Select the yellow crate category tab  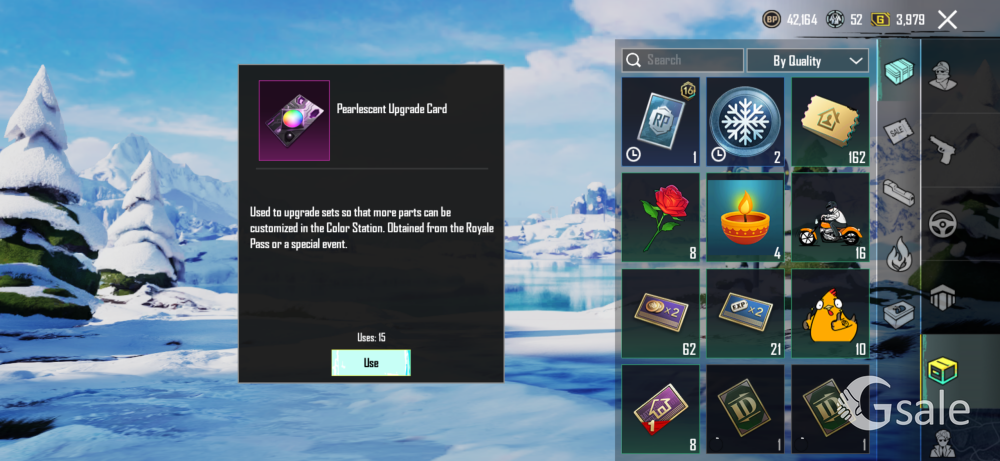pos(942,369)
